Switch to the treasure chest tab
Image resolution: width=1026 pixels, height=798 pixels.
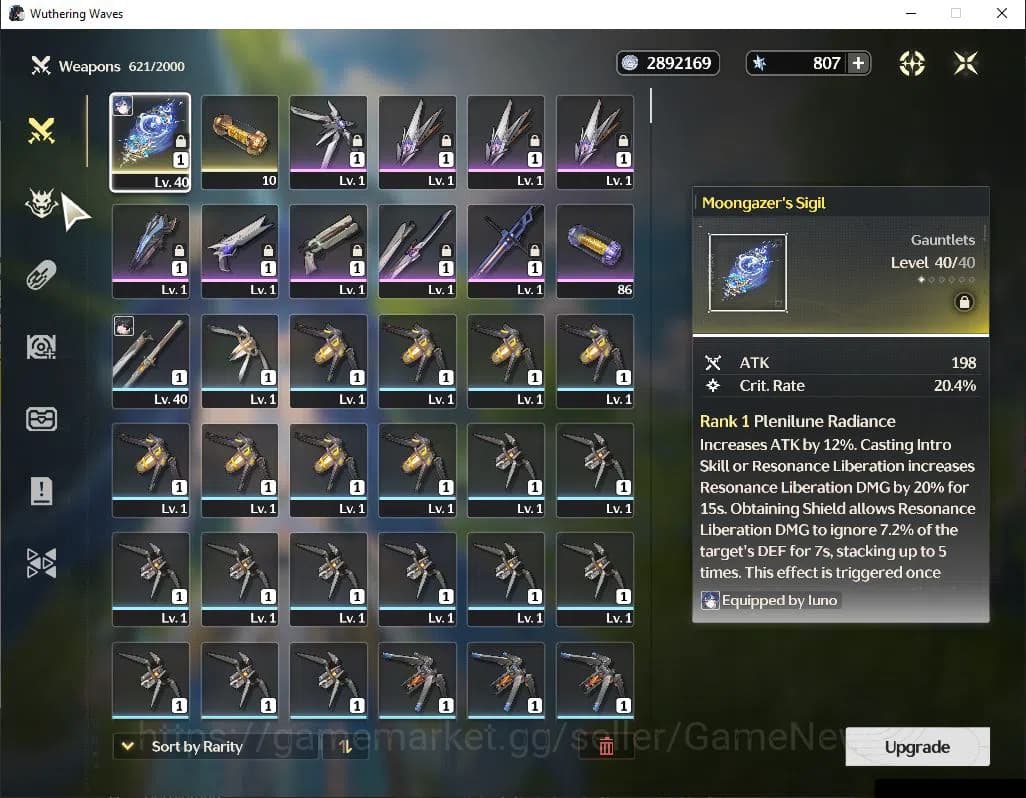point(41,419)
